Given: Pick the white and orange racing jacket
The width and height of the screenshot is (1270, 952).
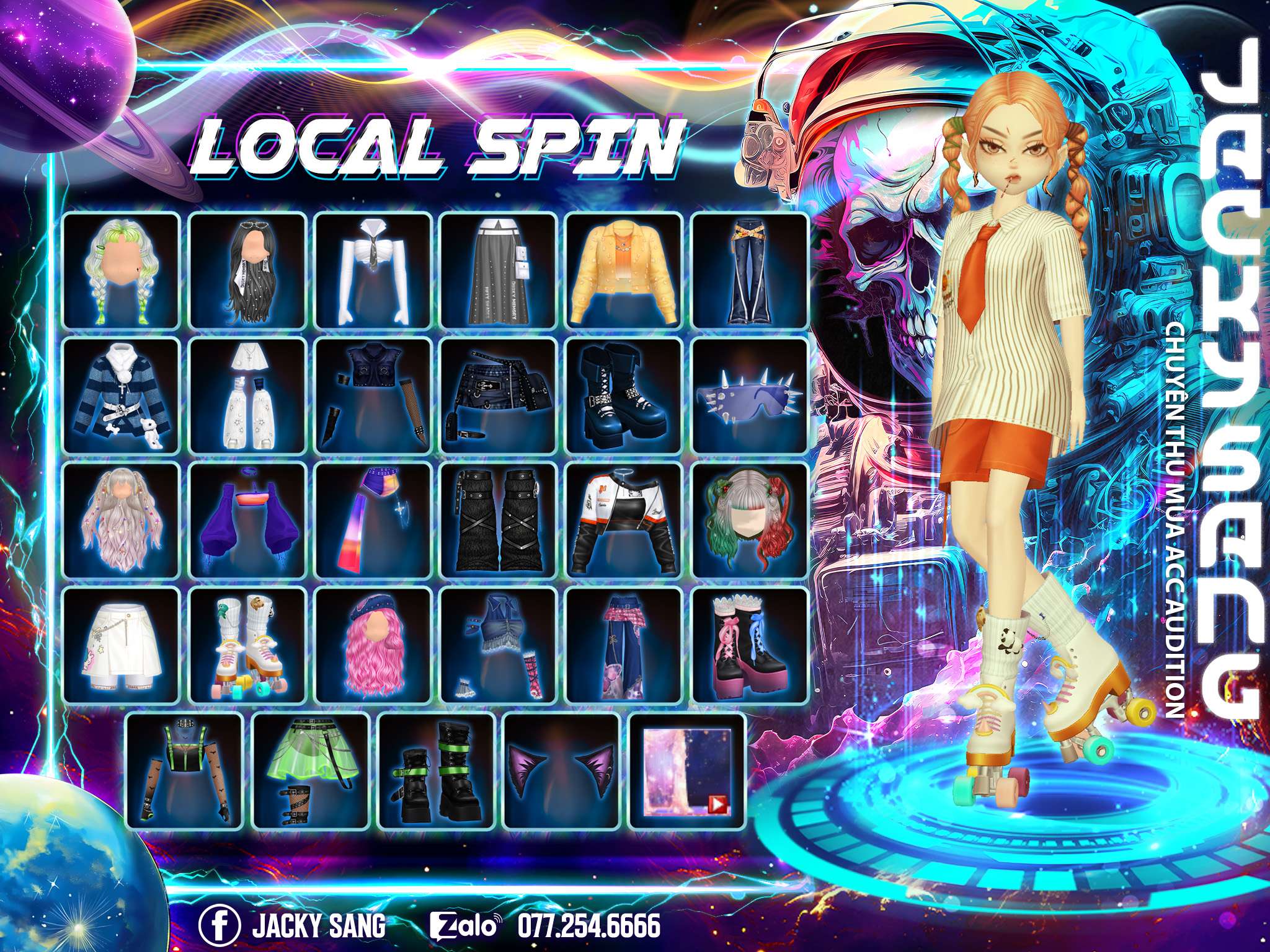Looking at the screenshot, I should click(x=624, y=521).
